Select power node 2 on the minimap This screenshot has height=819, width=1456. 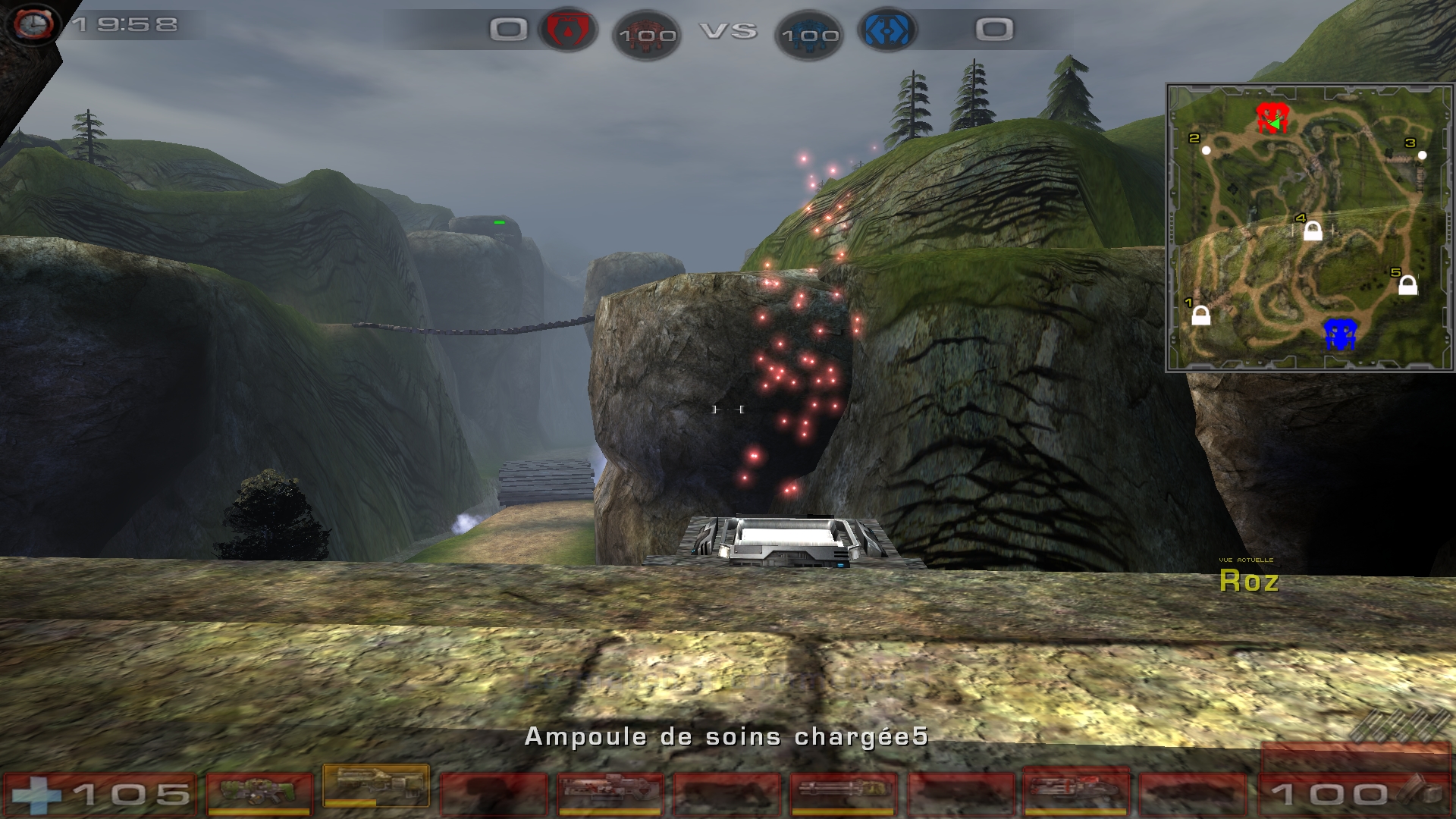point(1207,150)
